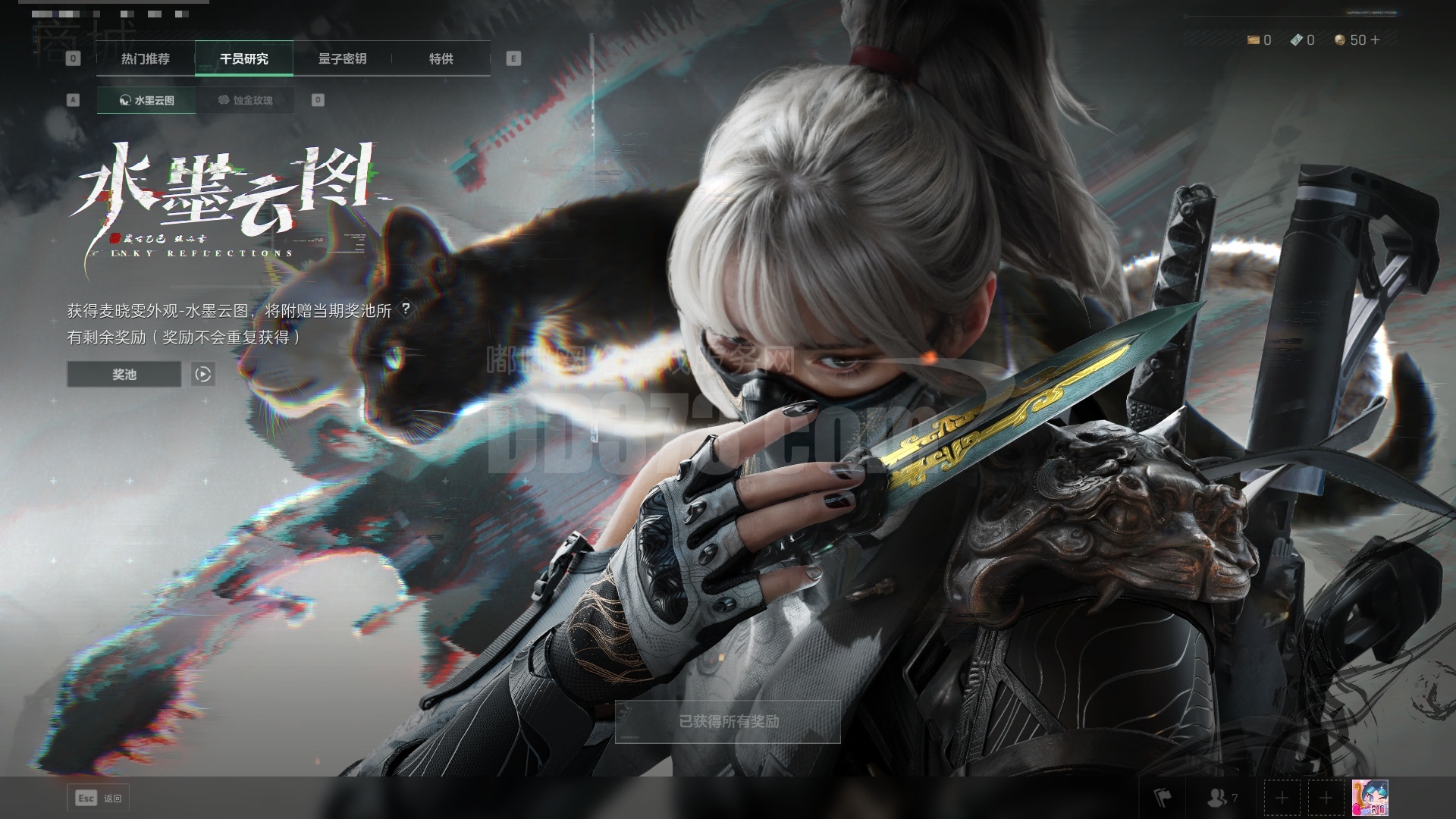Open the 特供 tab

click(x=442, y=59)
